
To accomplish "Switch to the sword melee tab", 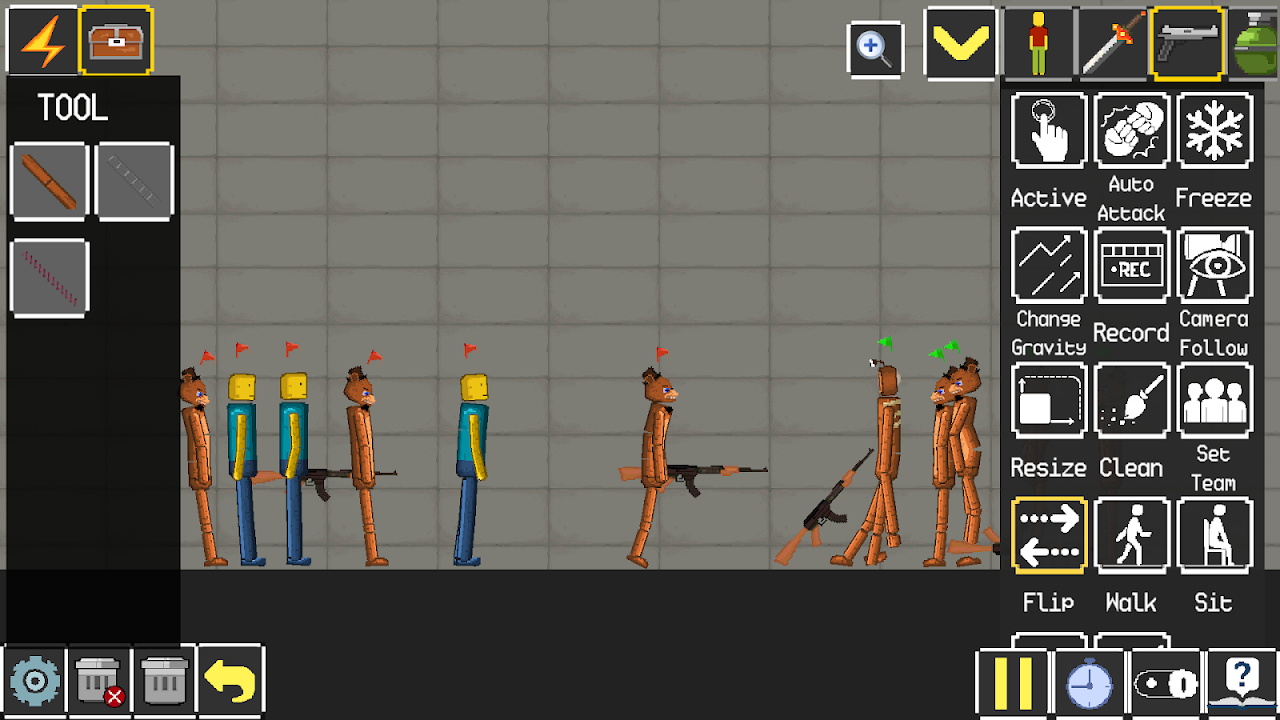I will 1110,42.
